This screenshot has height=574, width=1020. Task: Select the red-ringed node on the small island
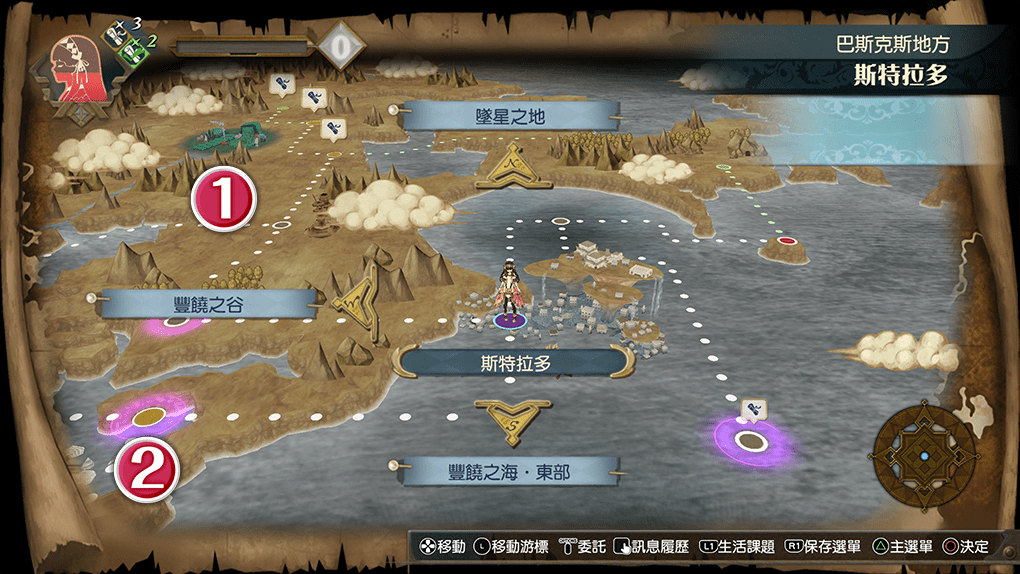click(787, 241)
